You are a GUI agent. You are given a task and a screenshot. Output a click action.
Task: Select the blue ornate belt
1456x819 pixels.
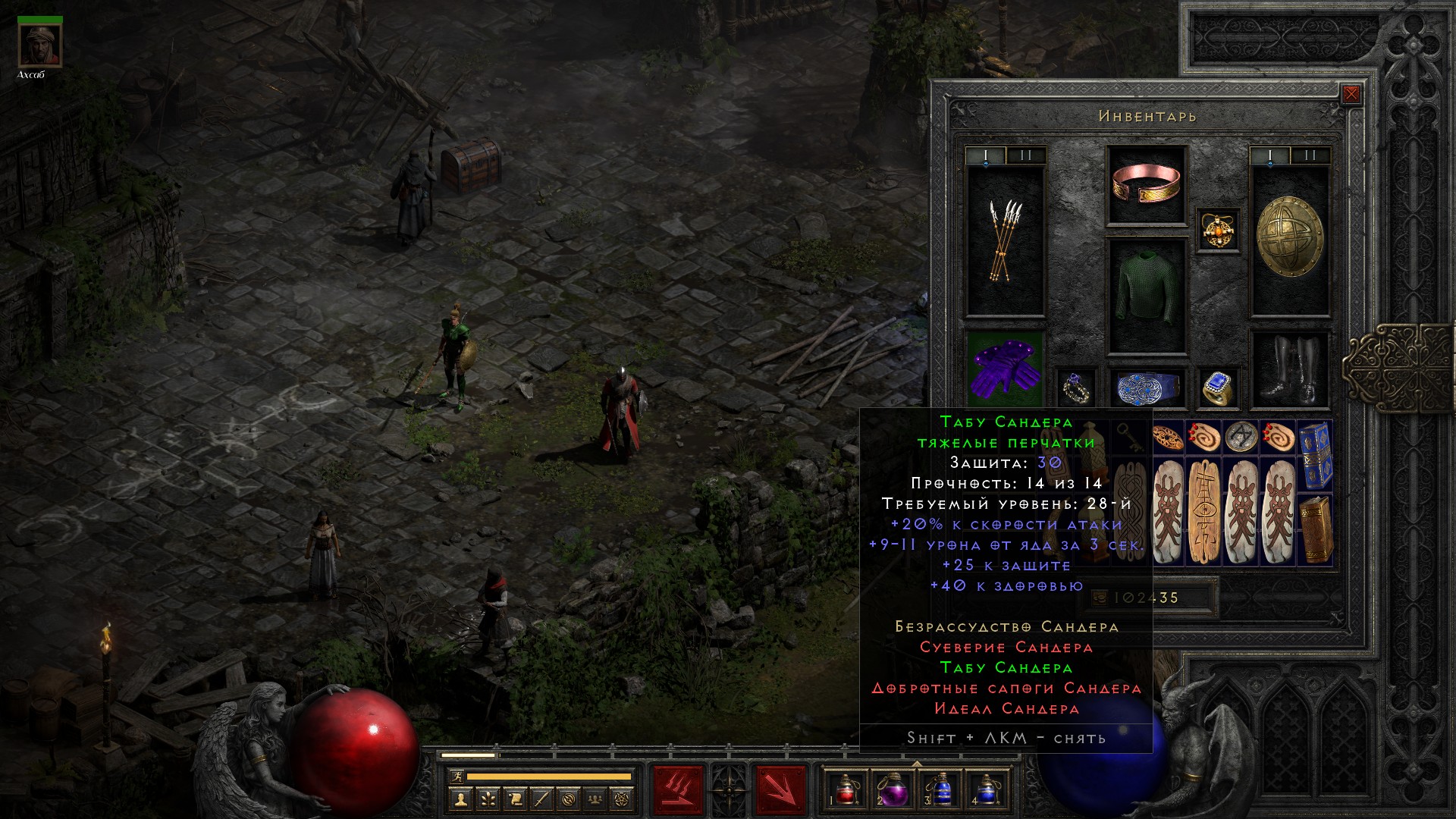click(x=1146, y=388)
